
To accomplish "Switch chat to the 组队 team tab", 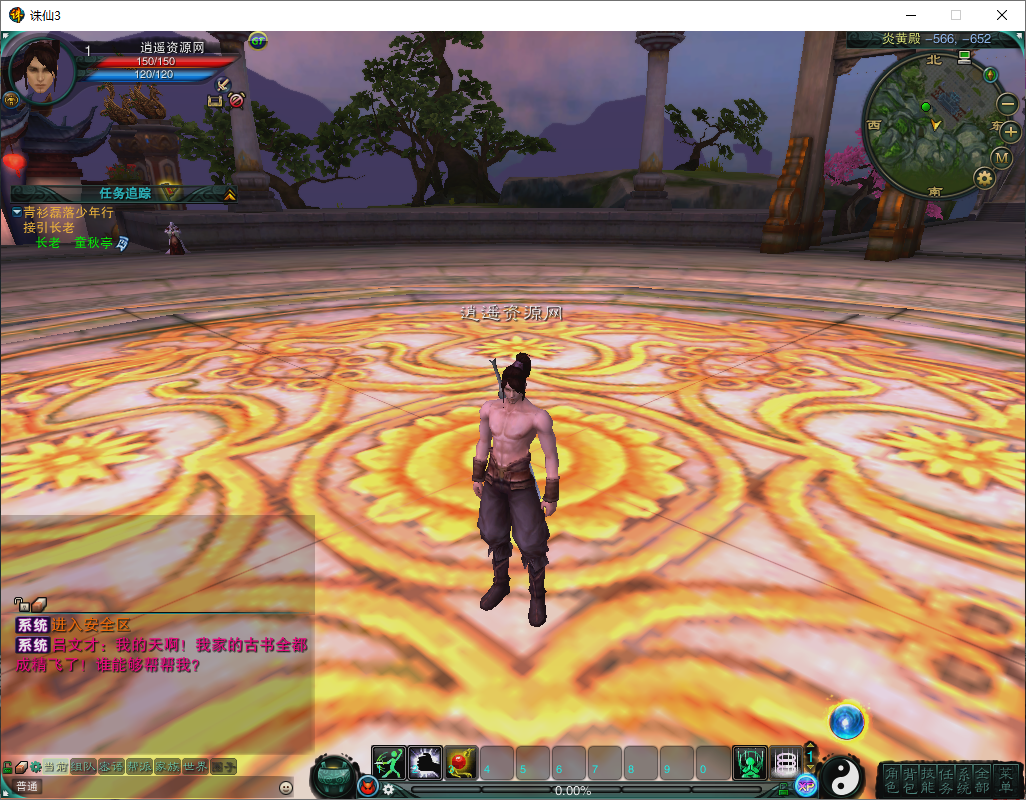I will coord(84,766).
